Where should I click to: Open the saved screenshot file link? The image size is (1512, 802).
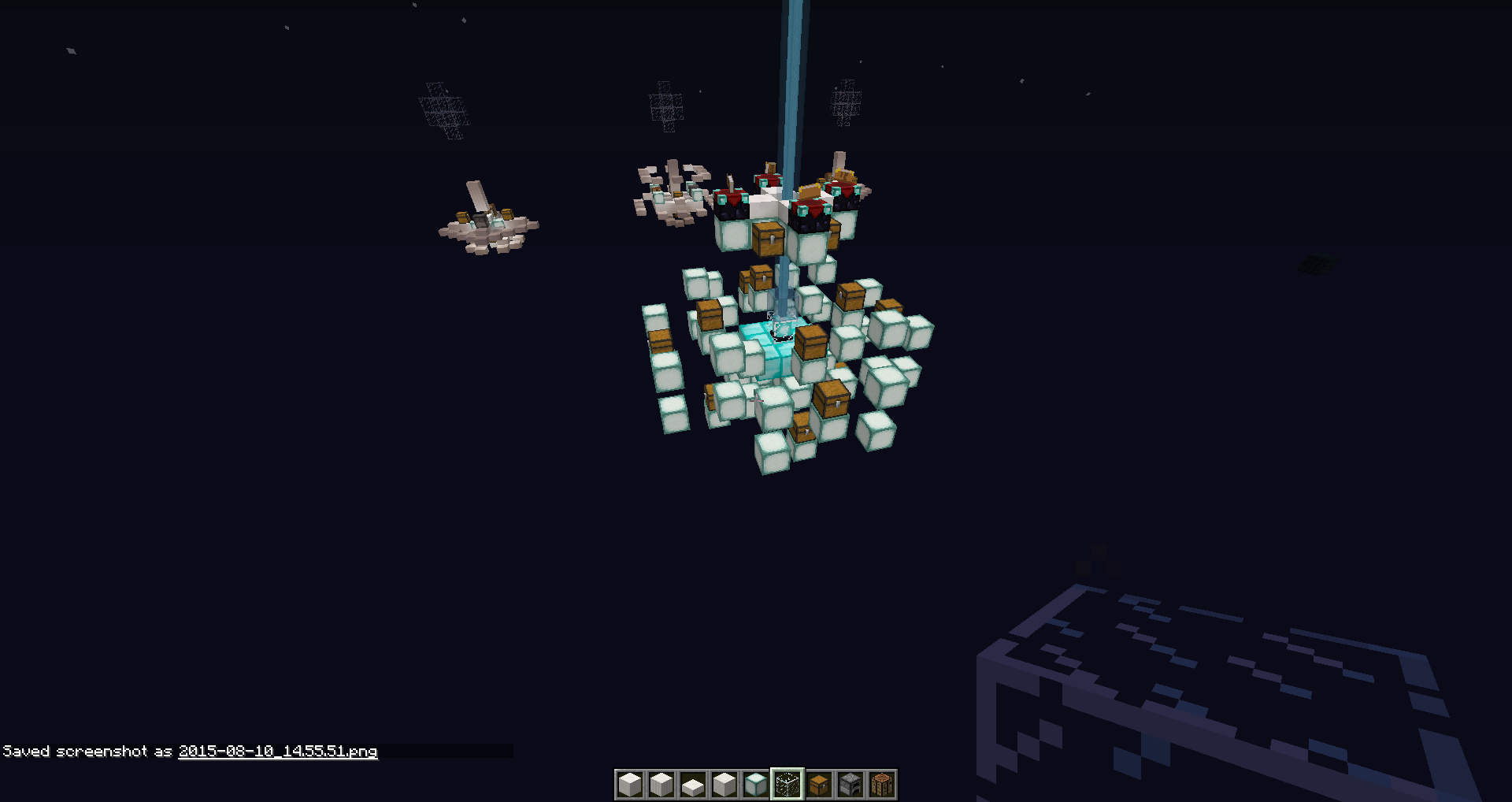click(278, 752)
